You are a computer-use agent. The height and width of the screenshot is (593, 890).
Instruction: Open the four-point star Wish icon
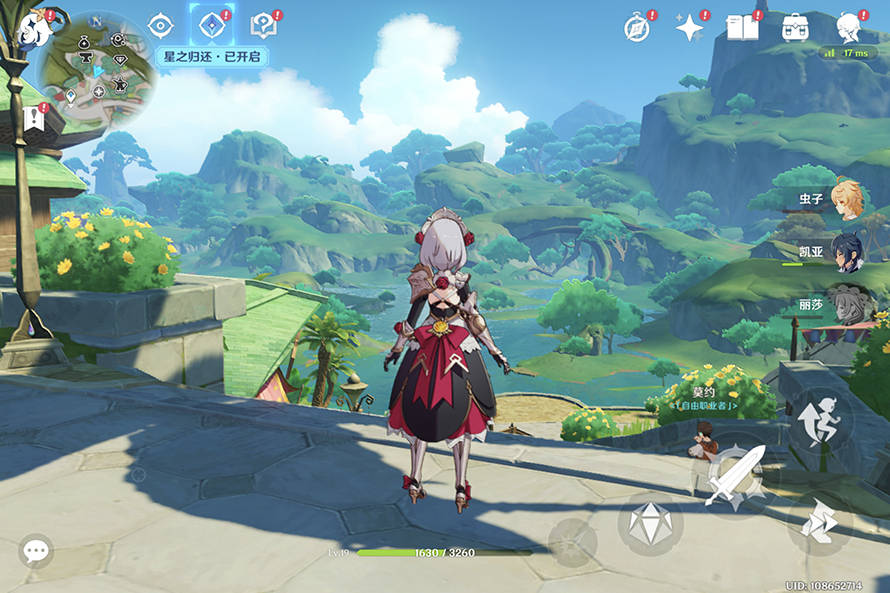tap(689, 27)
